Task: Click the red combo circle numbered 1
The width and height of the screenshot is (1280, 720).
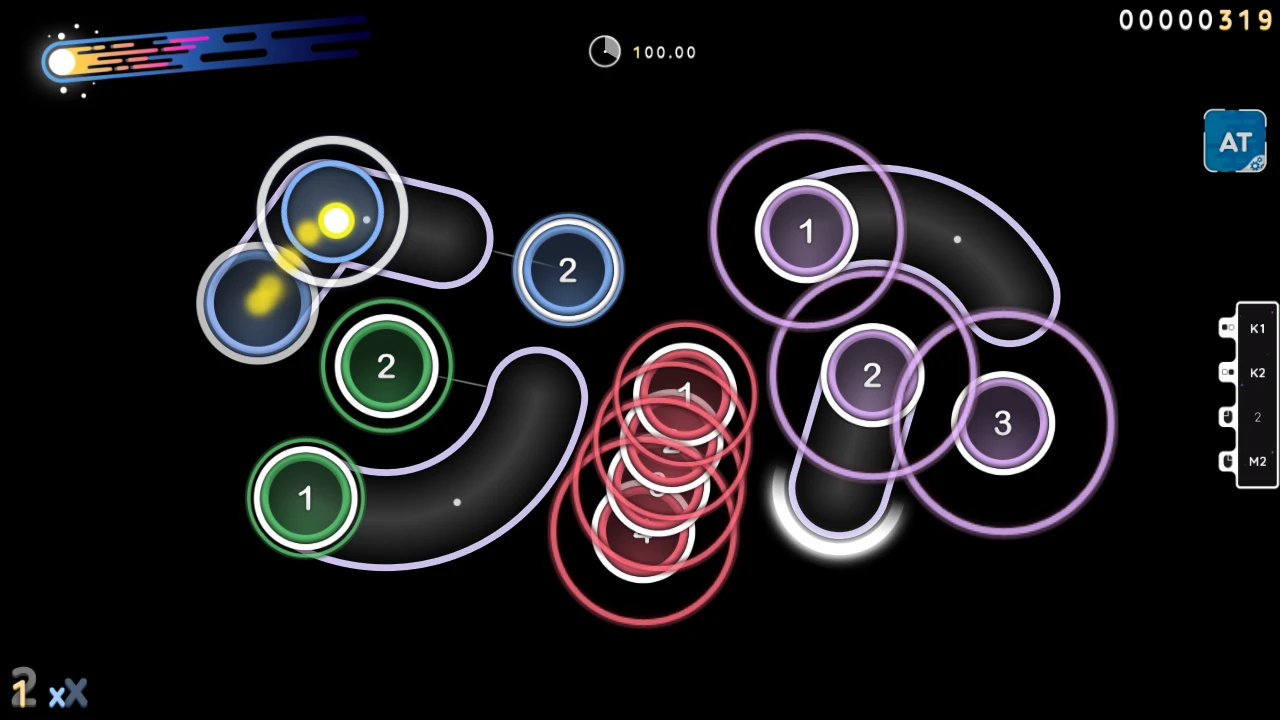Action: (685, 393)
